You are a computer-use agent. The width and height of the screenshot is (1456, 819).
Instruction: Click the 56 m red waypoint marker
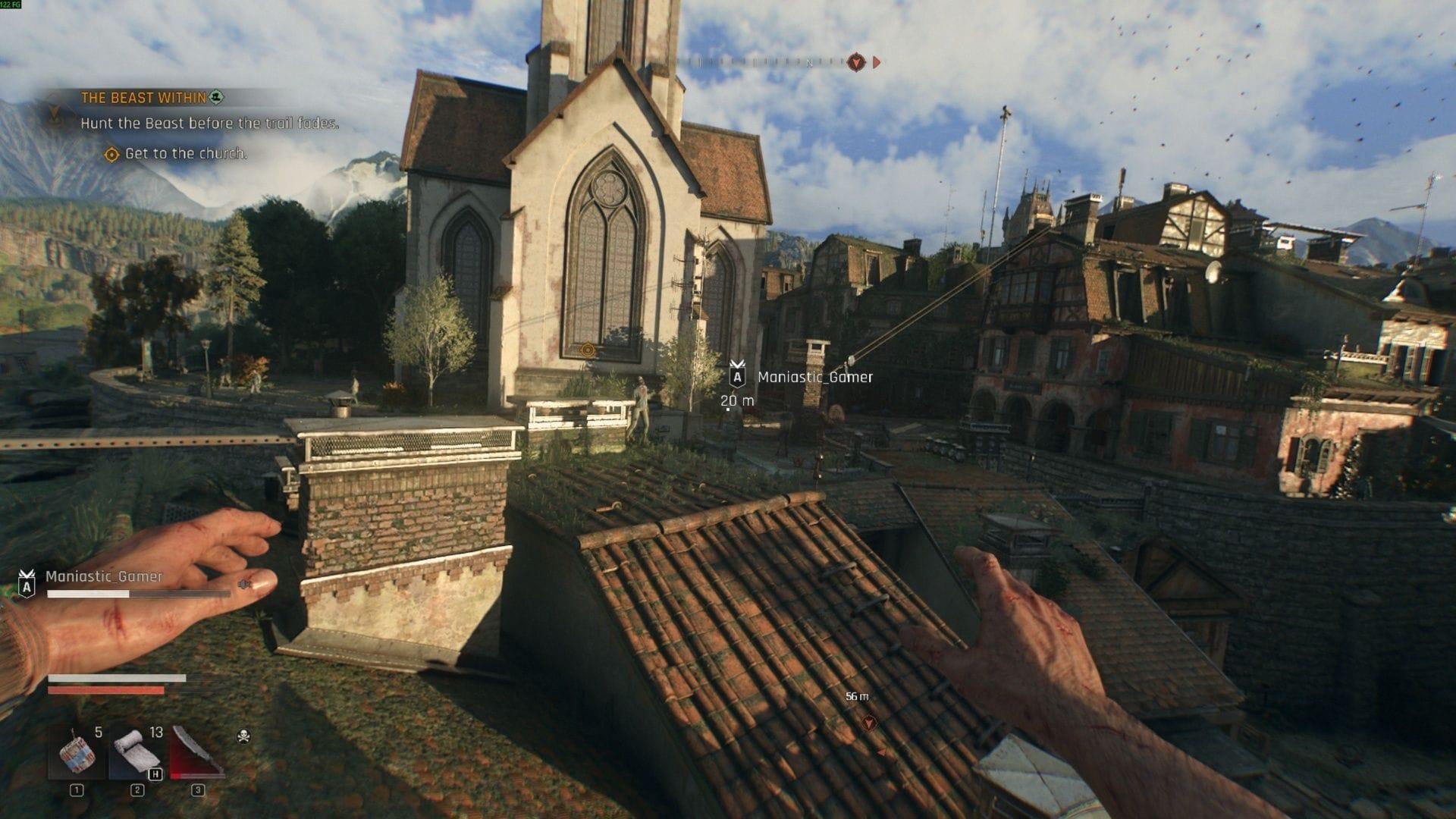[870, 723]
